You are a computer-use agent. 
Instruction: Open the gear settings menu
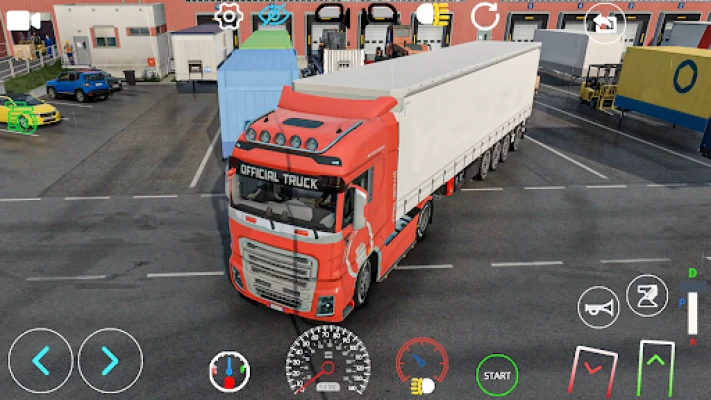pos(229,16)
